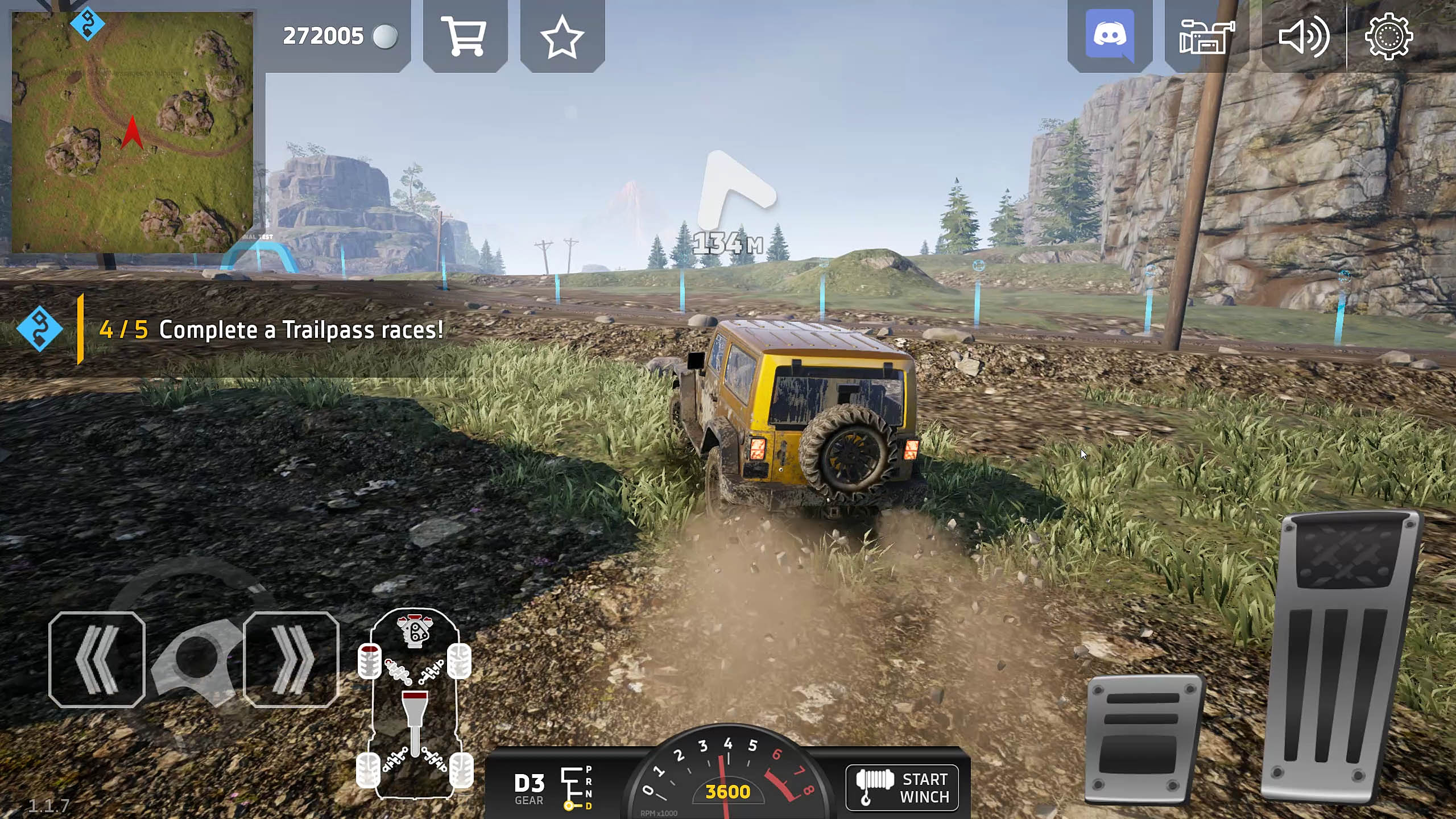Expand the D3 gear indicator
This screenshot has width=1456, height=819.
pyautogui.click(x=530, y=788)
